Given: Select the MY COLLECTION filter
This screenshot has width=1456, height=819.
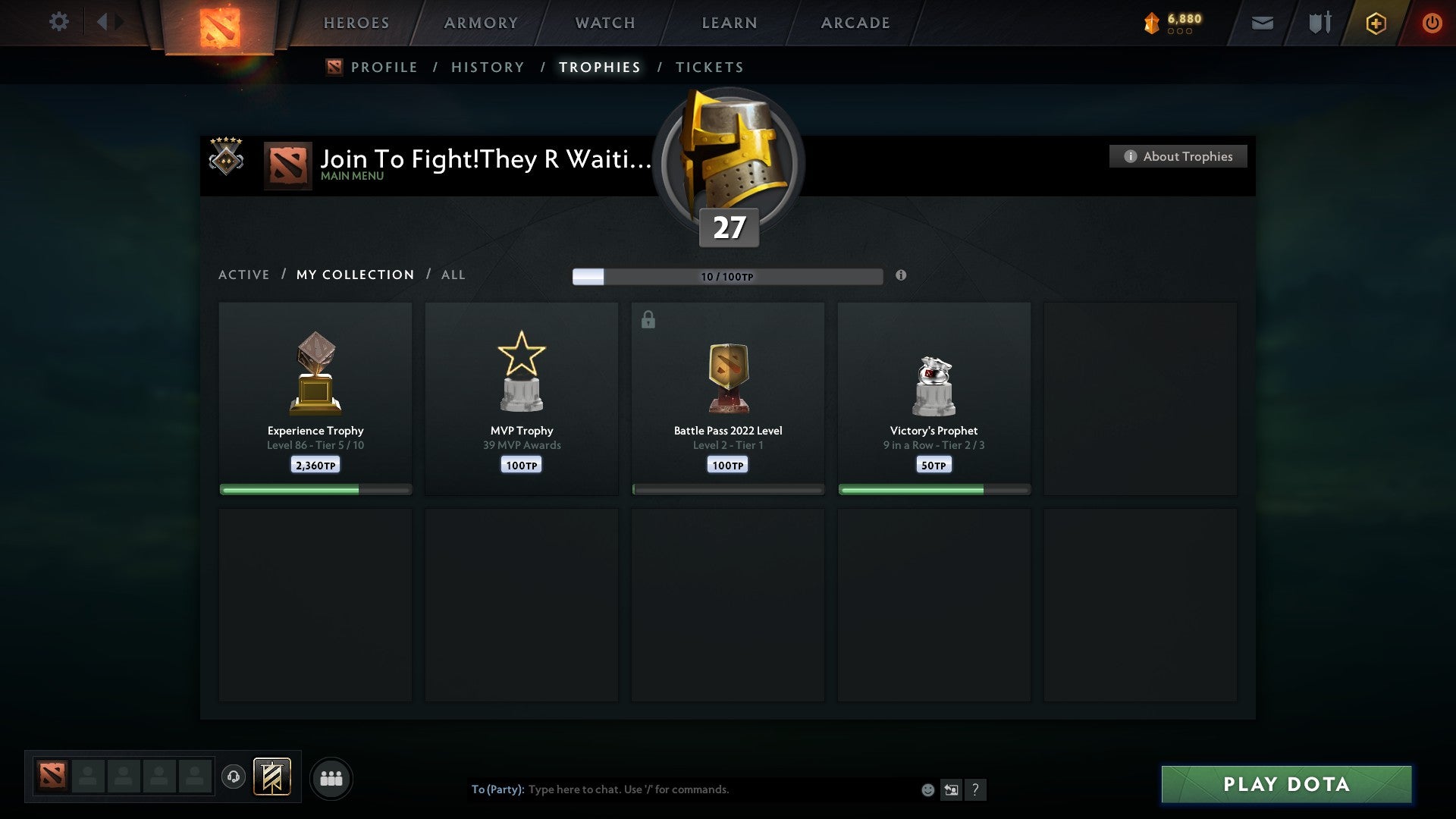Looking at the screenshot, I should 354,275.
